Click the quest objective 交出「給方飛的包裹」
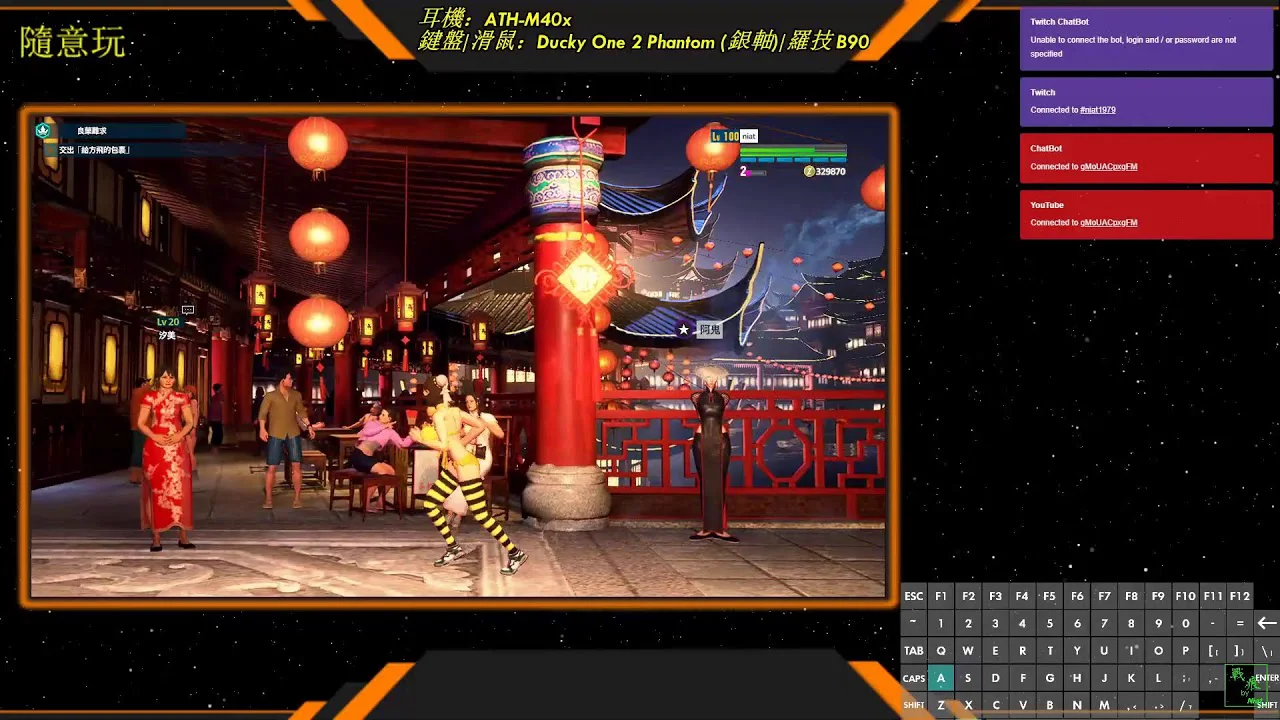1280x720 pixels. pos(95,150)
